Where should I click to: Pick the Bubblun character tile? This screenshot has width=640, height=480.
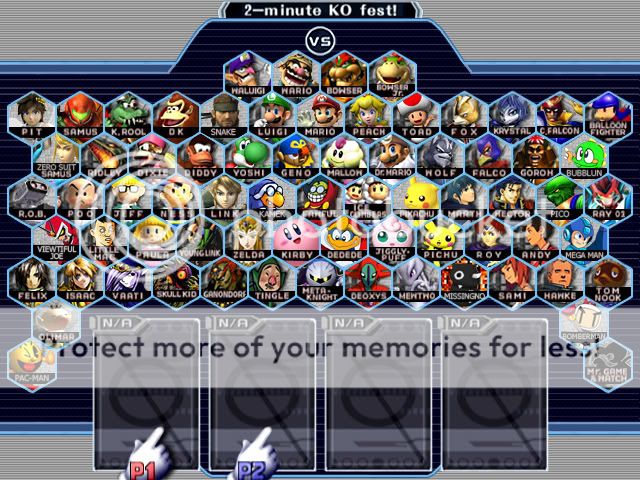584,154
